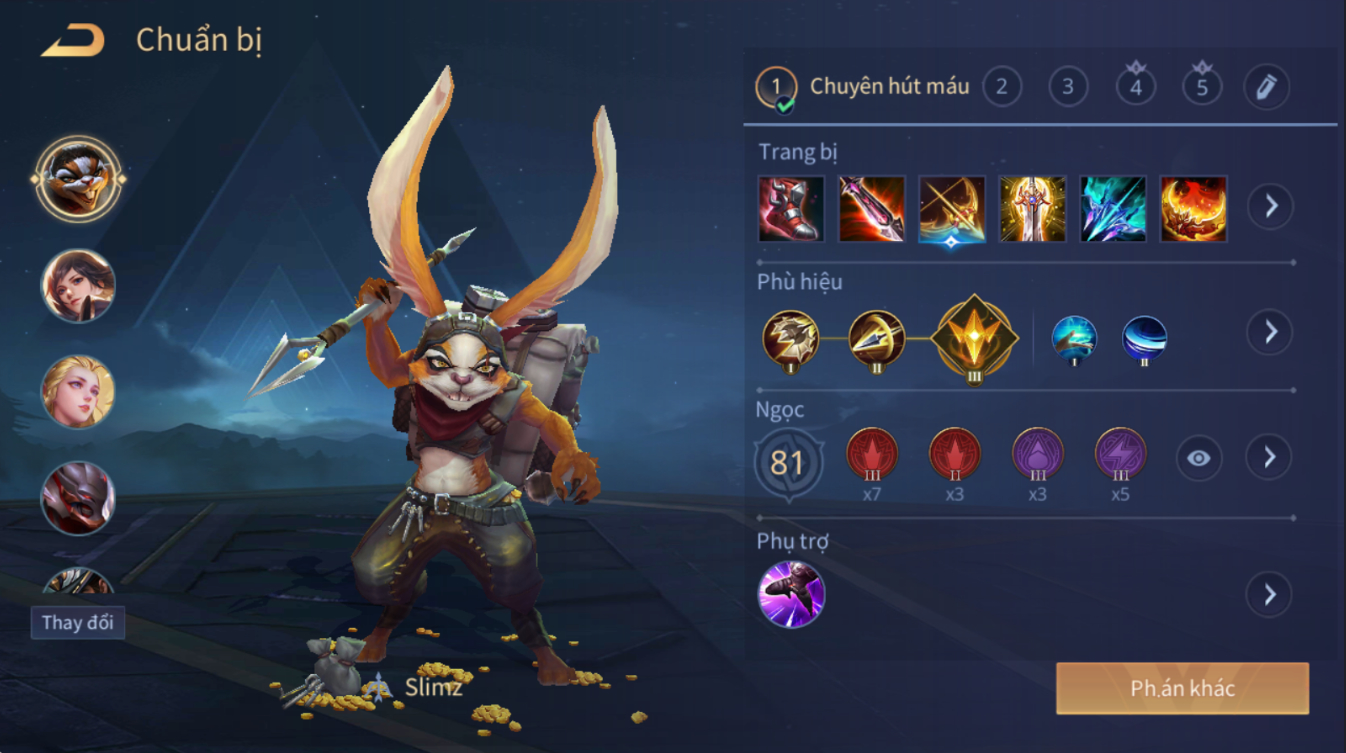Image resolution: width=1346 pixels, height=753 pixels.
Task: Click the Thay đổi button
Action: click(78, 622)
